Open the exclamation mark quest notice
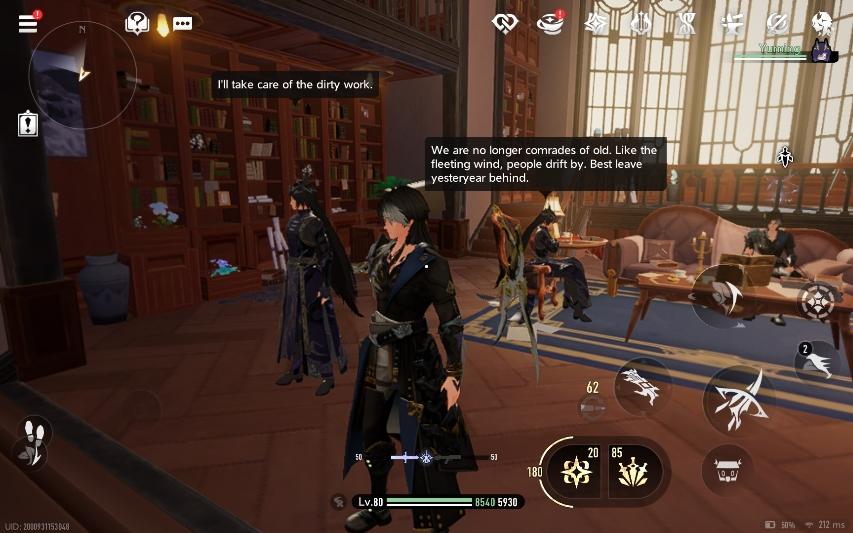 28,125
